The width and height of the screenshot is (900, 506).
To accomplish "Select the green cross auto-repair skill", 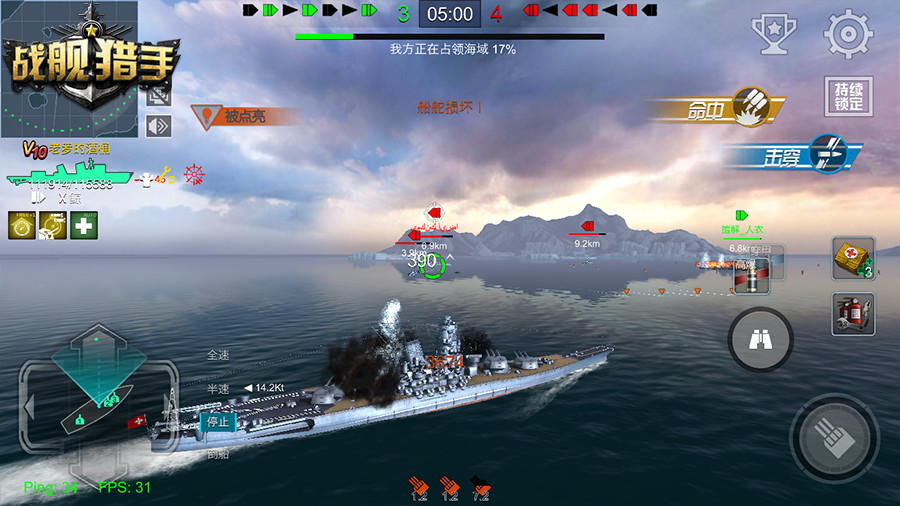I will coord(84,225).
